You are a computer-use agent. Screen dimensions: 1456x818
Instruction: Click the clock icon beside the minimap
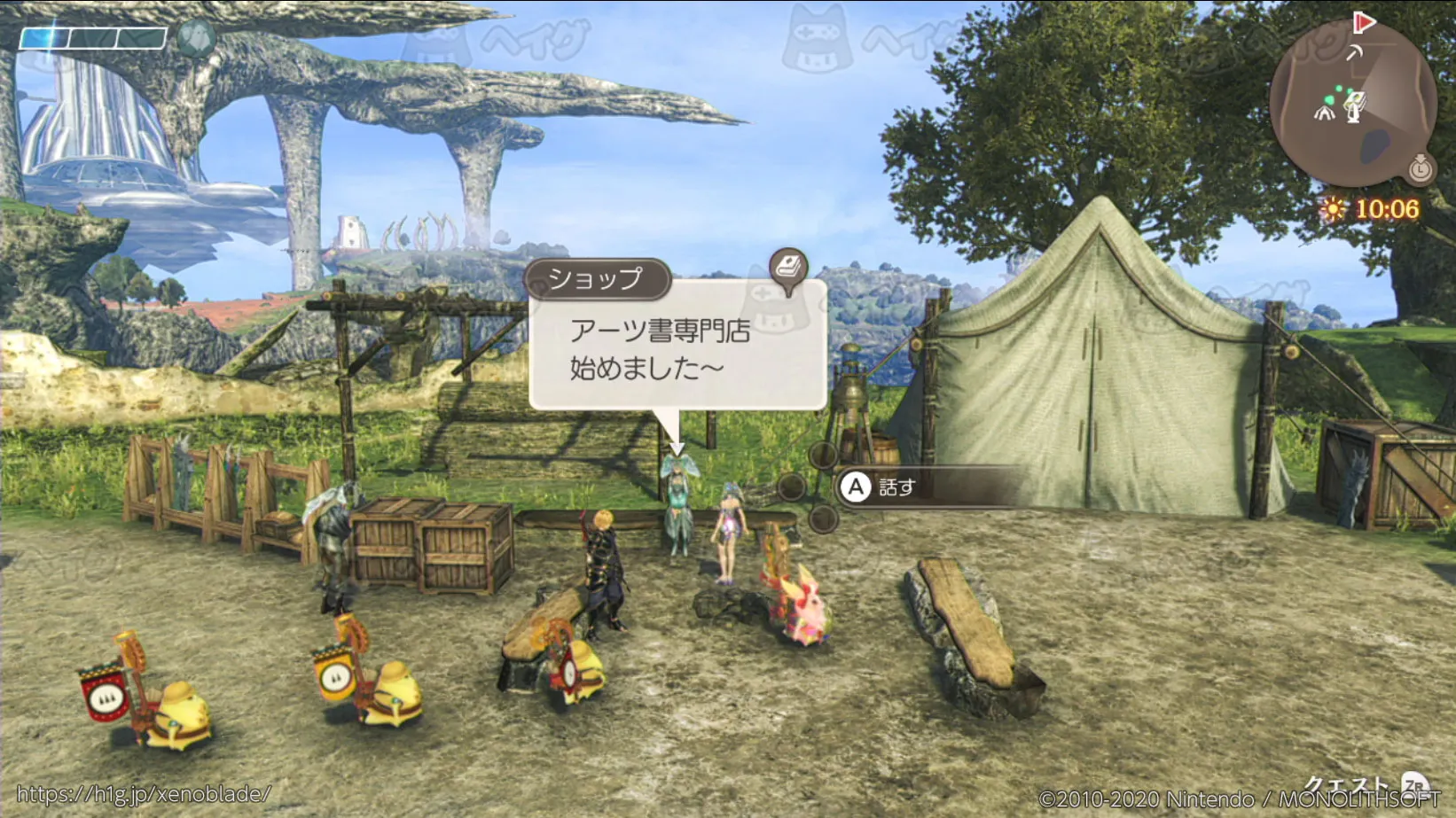[1420, 167]
